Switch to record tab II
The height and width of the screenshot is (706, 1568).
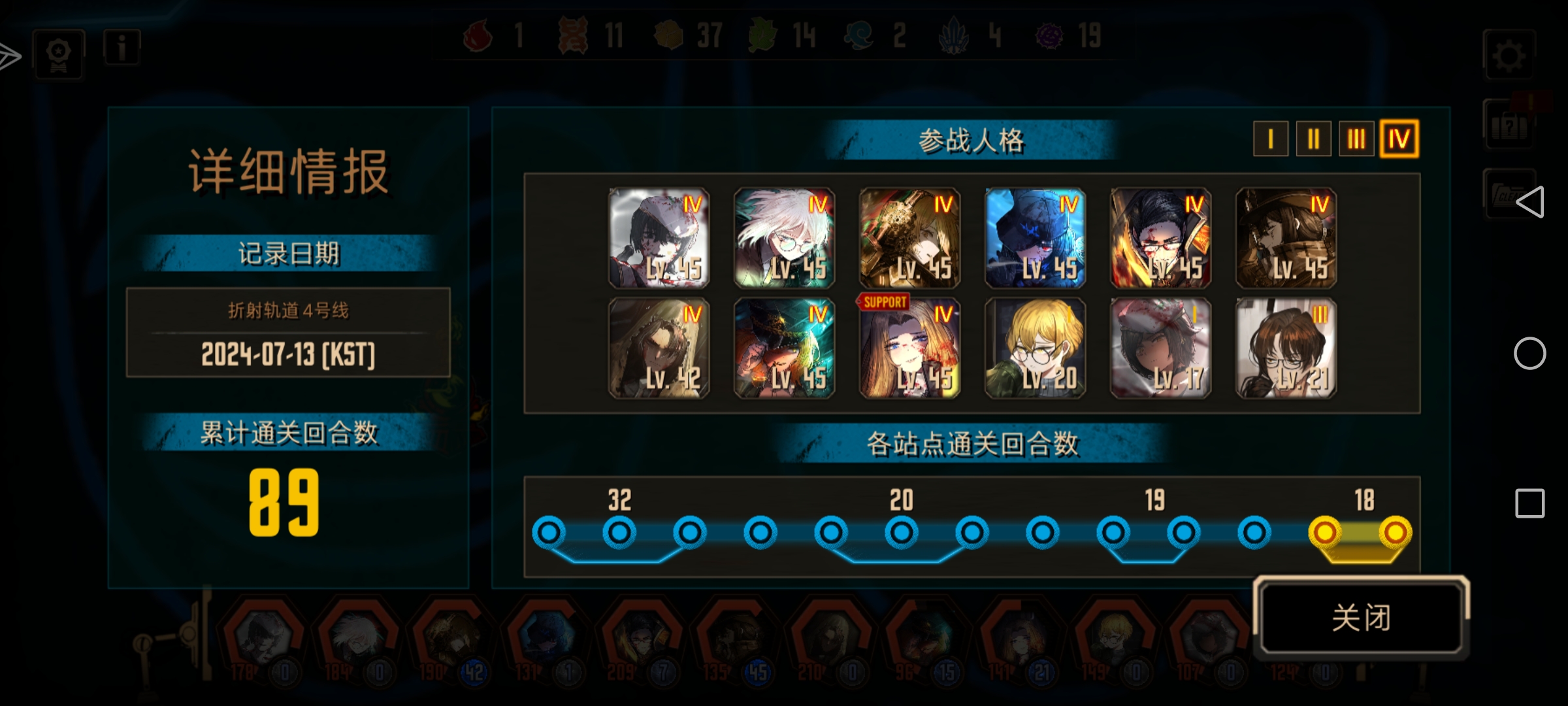(x=1313, y=138)
